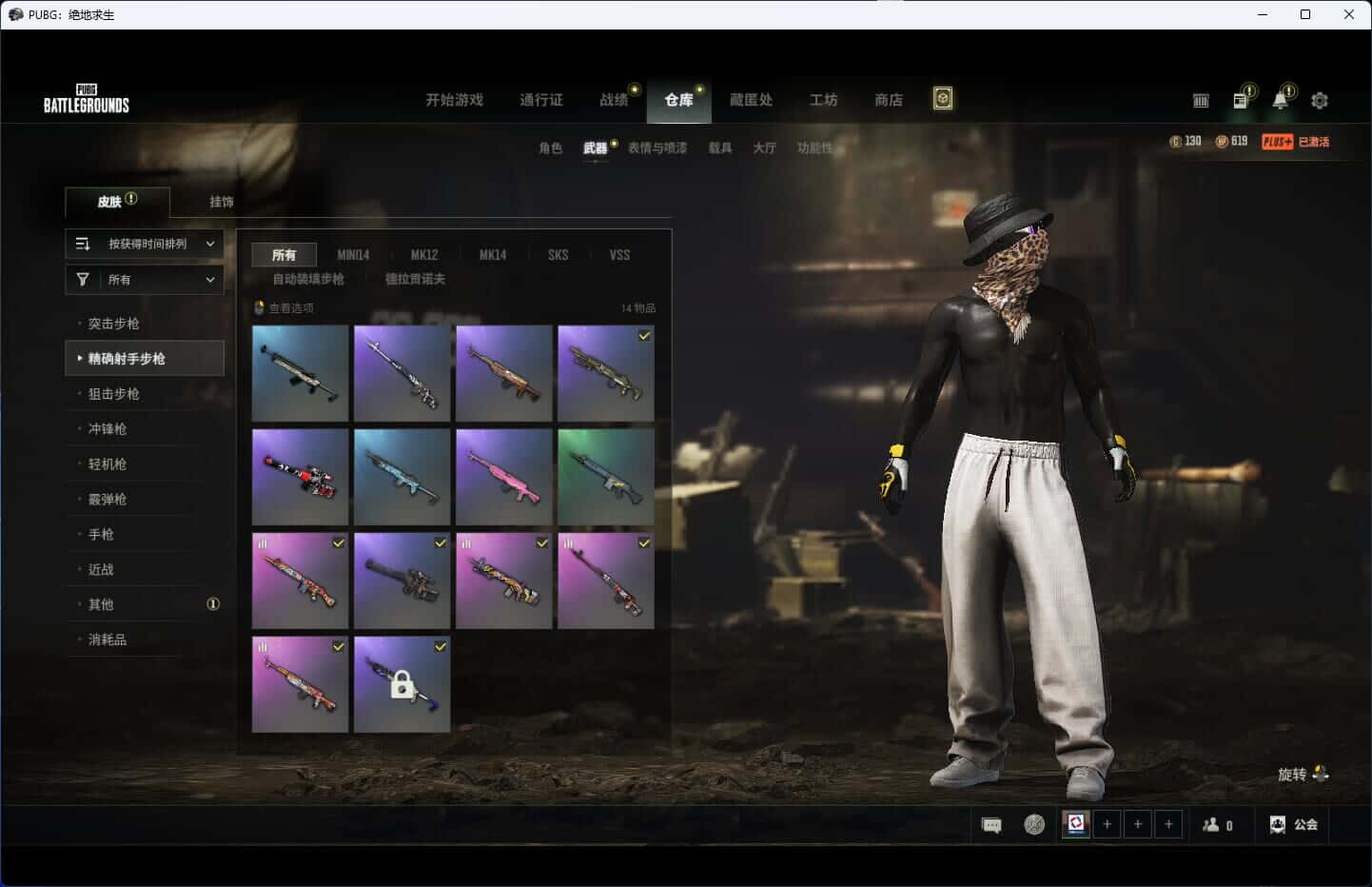The height and width of the screenshot is (887, 1372).
Task: Open the 商店 store tab
Action: [x=888, y=100]
